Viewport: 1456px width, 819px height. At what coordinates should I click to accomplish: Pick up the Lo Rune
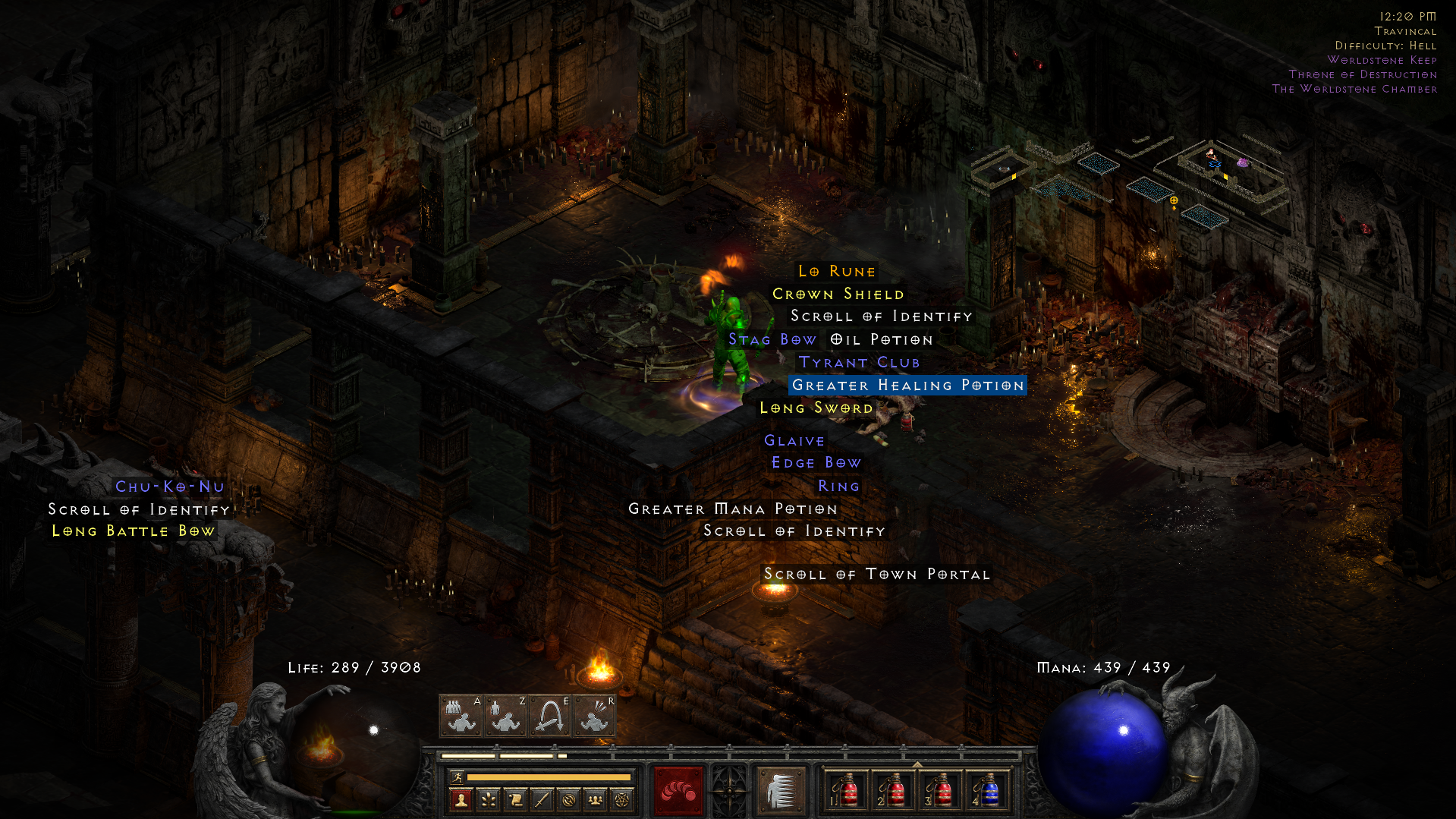tap(835, 271)
